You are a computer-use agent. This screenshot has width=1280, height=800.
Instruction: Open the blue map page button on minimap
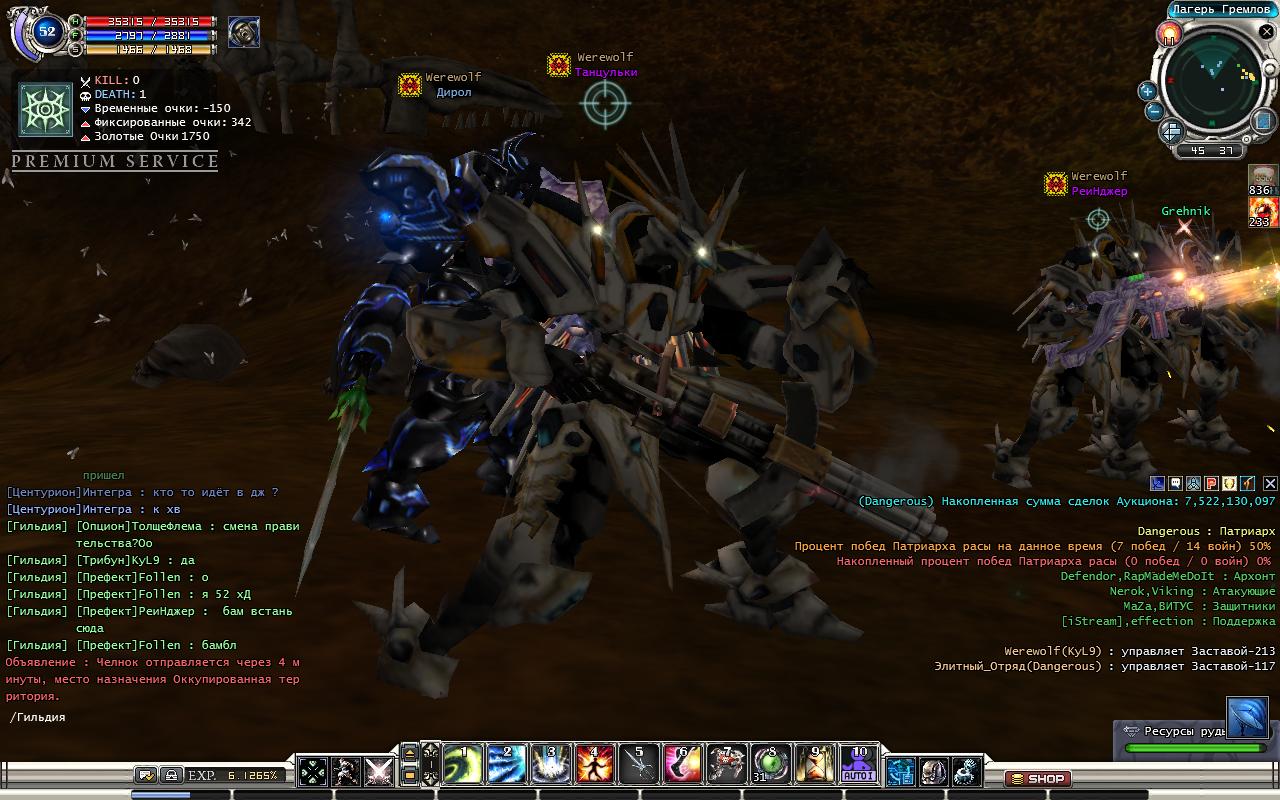coord(1265,121)
